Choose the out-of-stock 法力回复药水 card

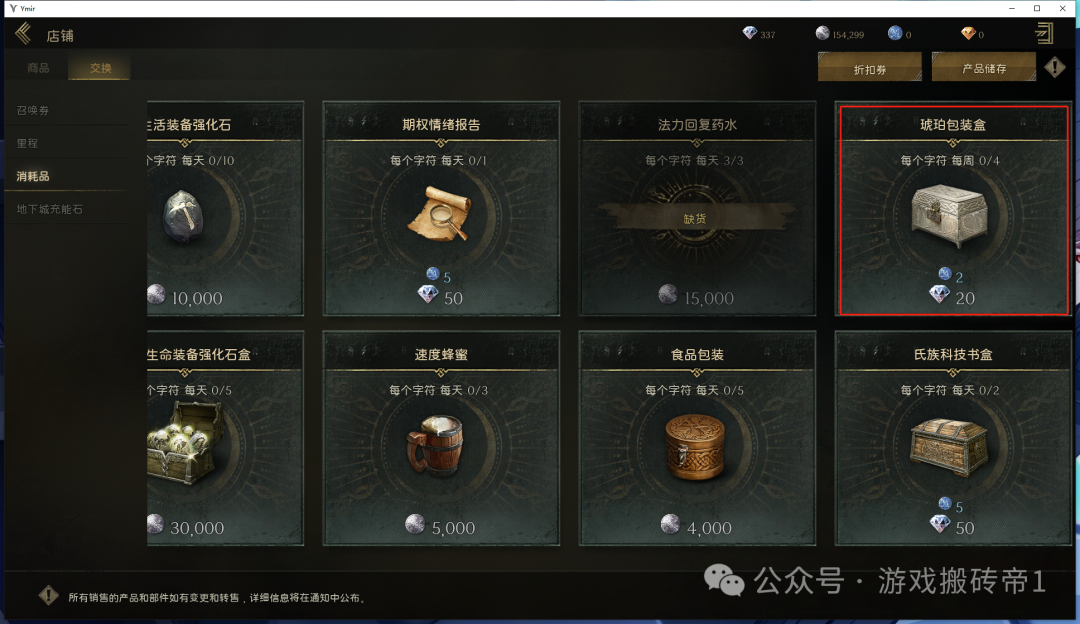tap(697, 208)
